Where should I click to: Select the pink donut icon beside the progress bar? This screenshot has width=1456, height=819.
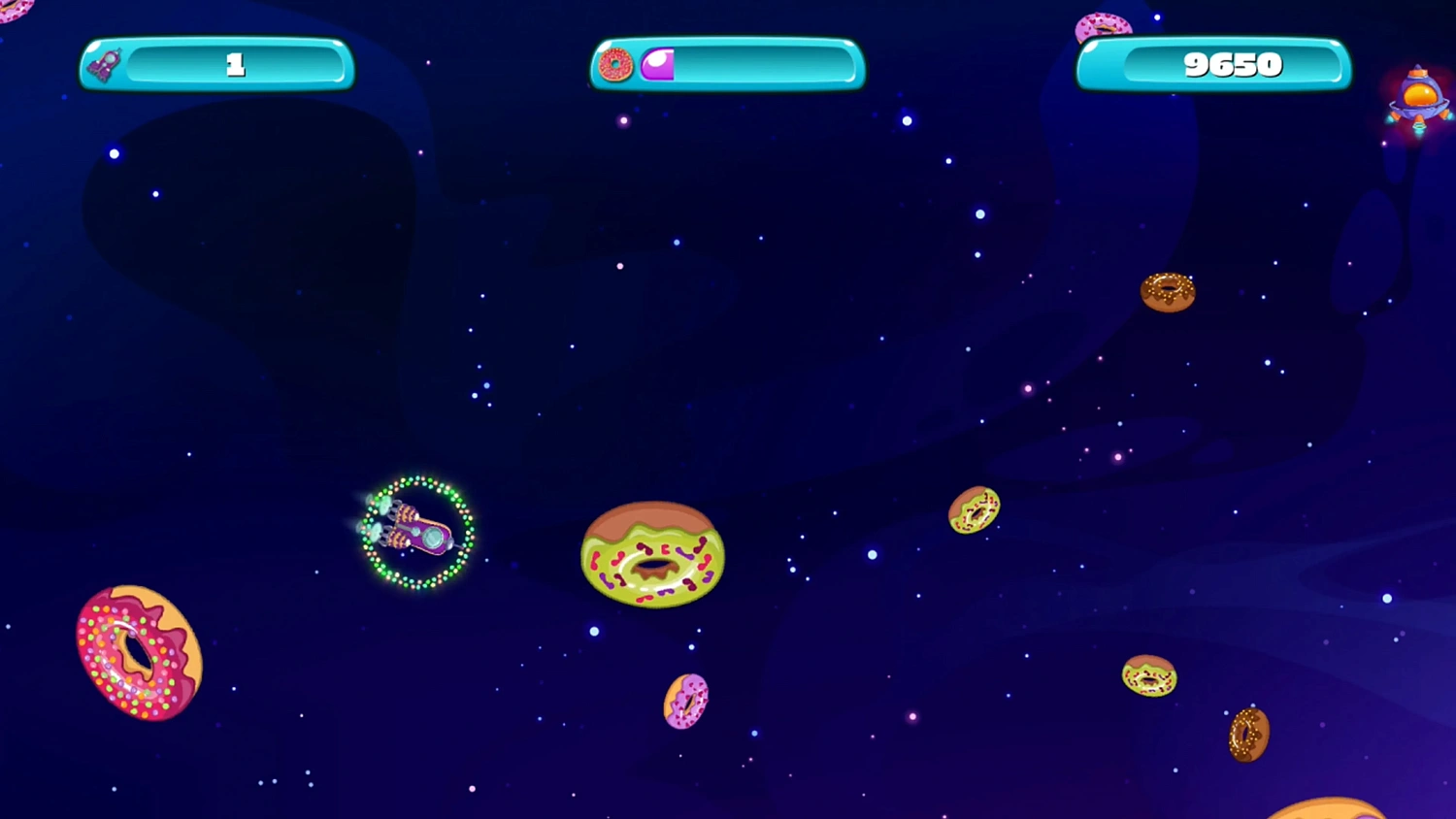point(613,64)
